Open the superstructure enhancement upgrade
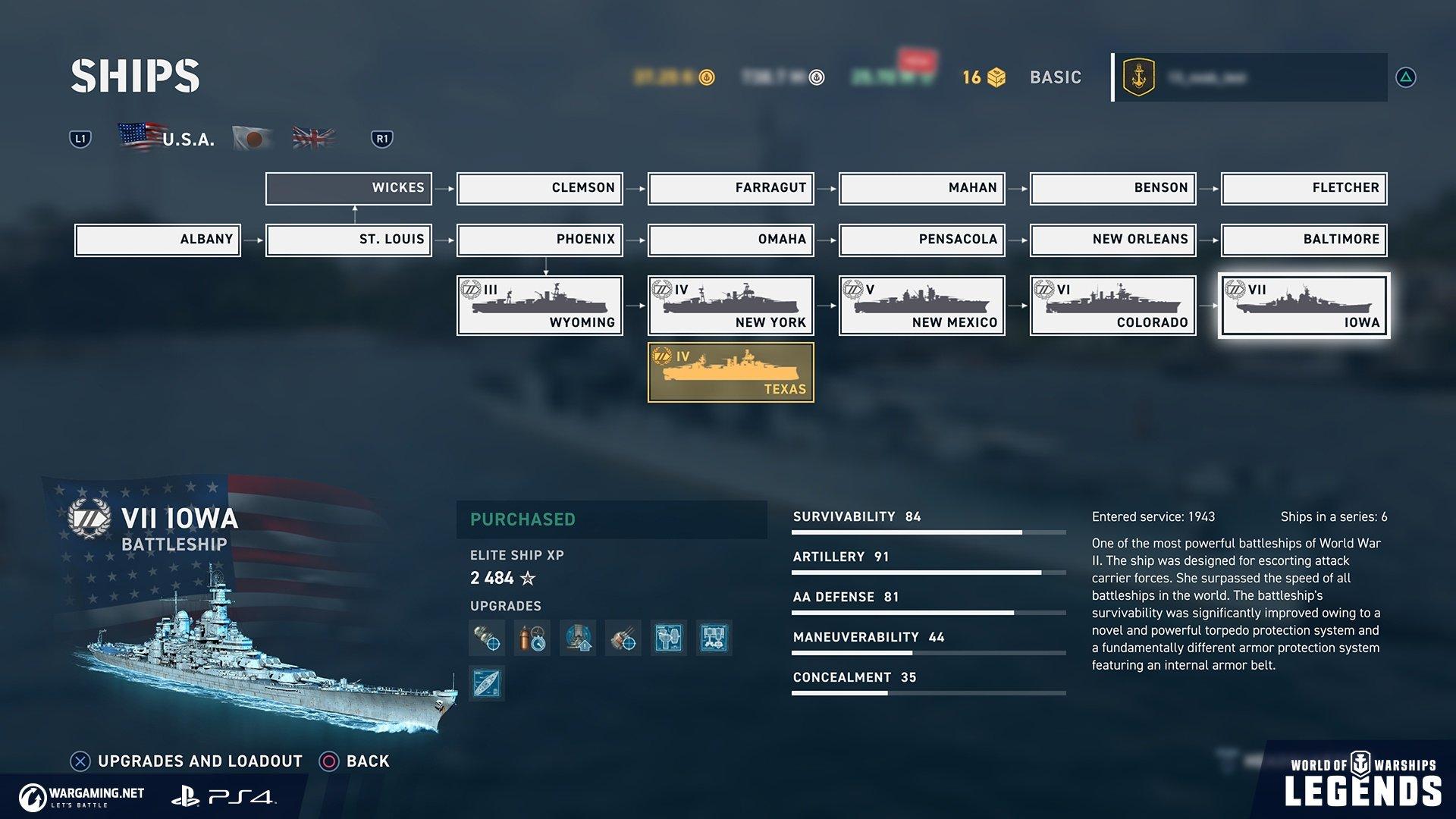Screen dimensions: 1456x819 click(578, 639)
